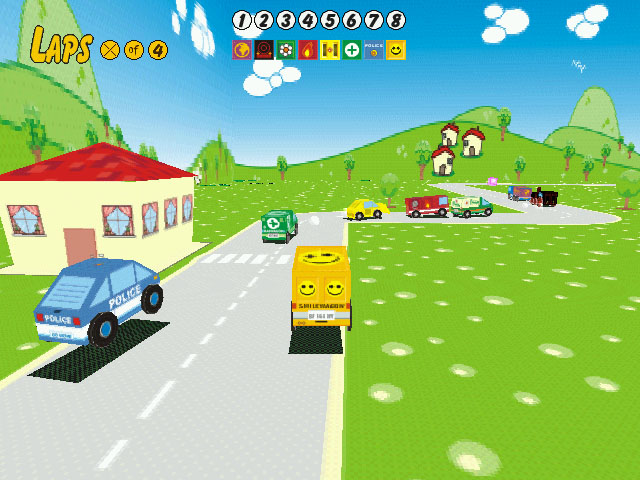Click the red fire flame racer icon
Image resolution: width=640 pixels, height=480 pixels.
coord(308,50)
